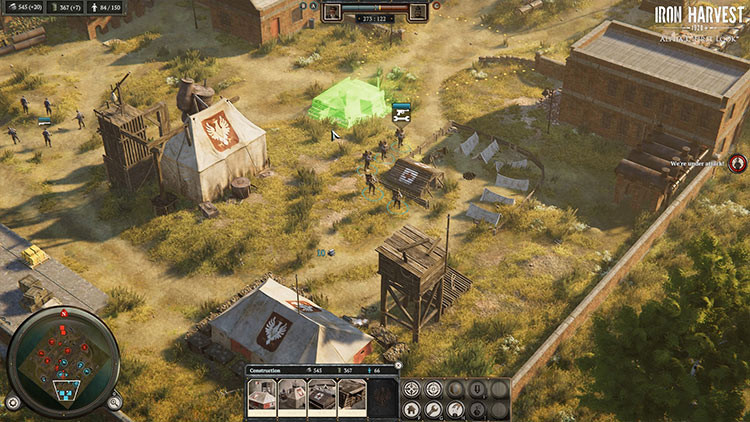The image size is (750, 422).
Task: Choose the second building card in Construction
Action: point(292,397)
